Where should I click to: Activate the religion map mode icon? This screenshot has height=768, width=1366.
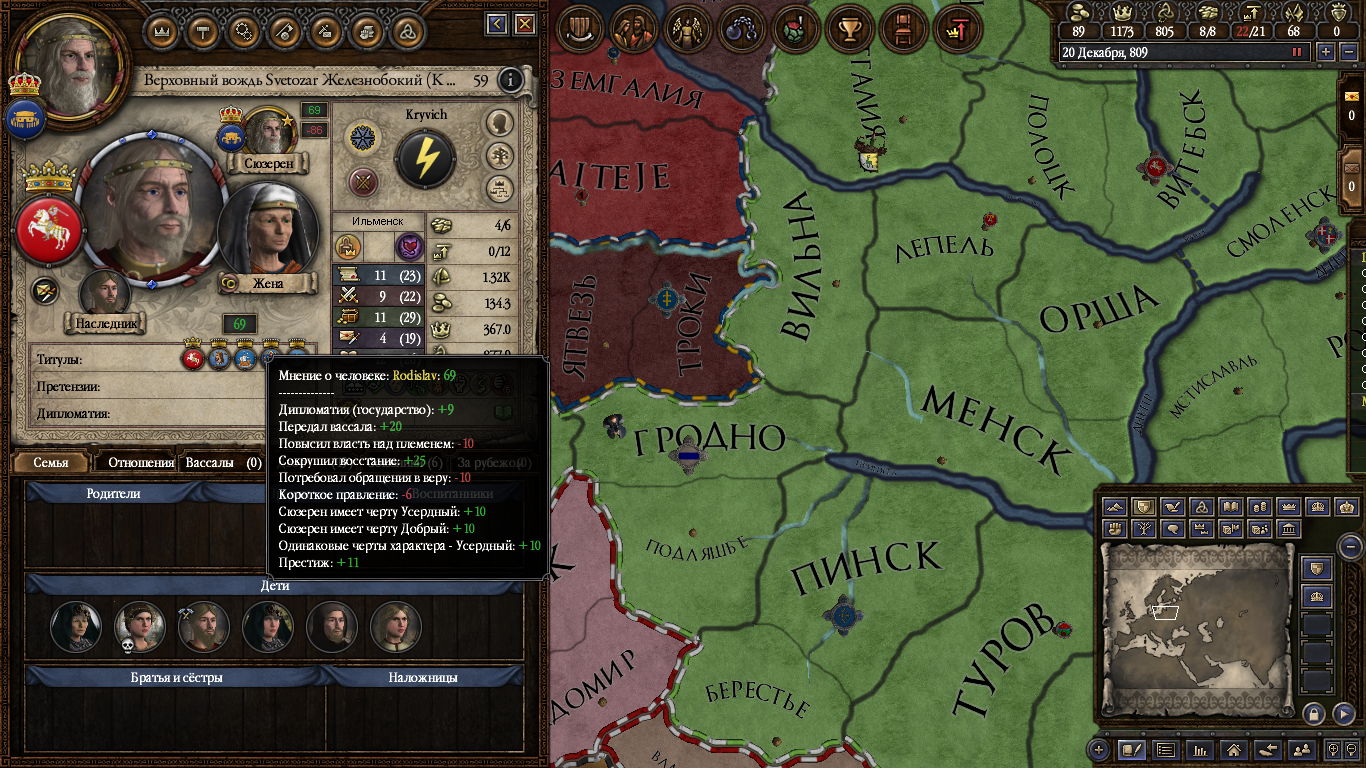click(1204, 507)
